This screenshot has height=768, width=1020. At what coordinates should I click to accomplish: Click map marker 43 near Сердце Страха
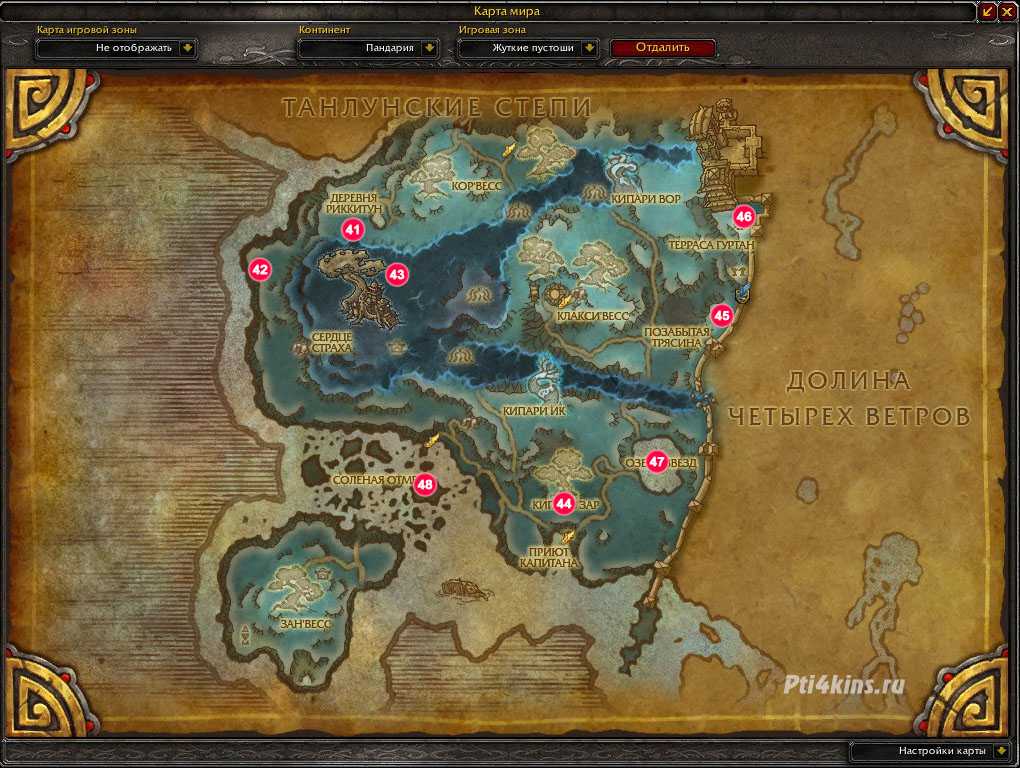pos(397,273)
